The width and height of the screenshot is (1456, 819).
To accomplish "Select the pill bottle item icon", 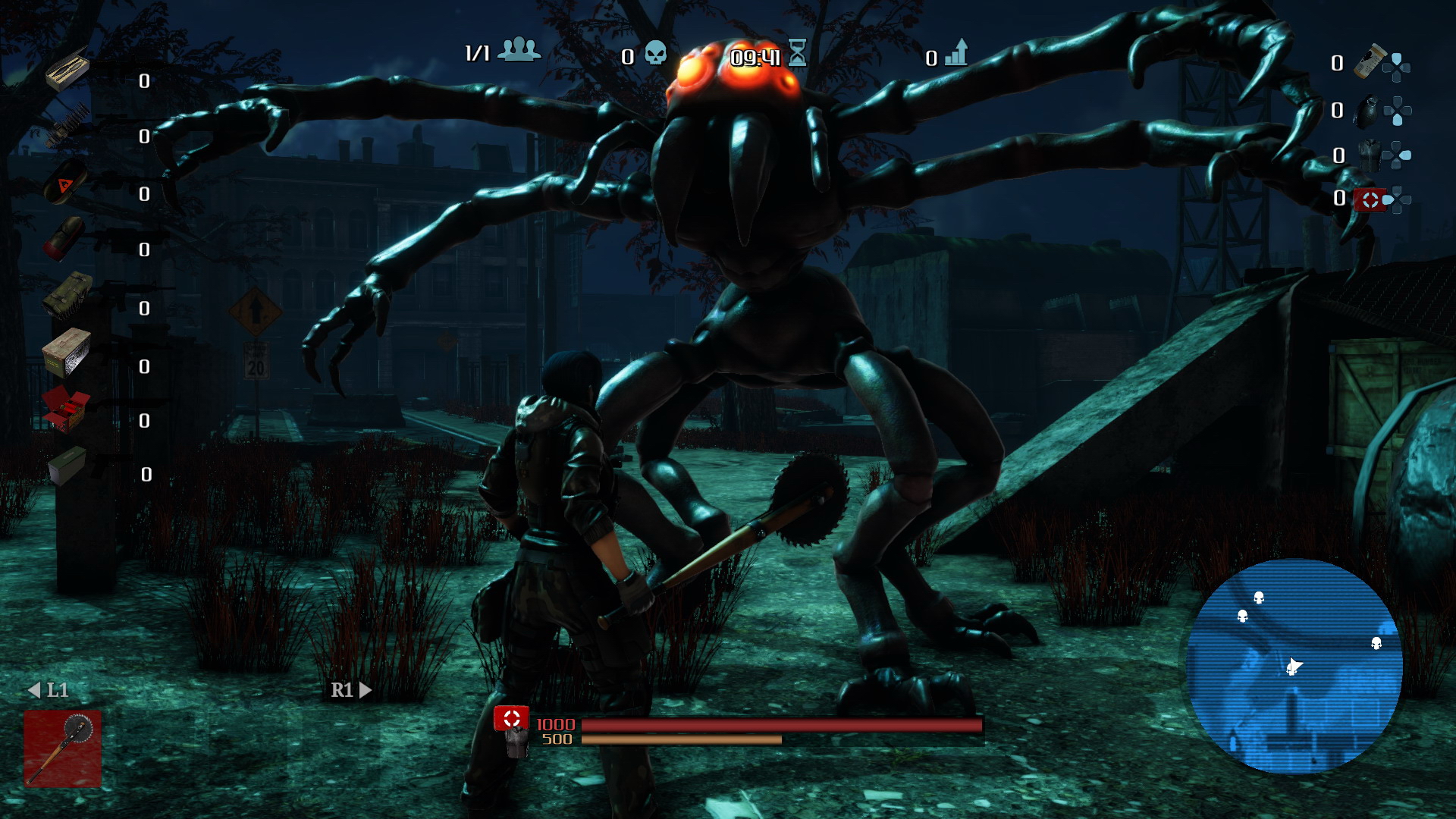I will (x=1369, y=63).
